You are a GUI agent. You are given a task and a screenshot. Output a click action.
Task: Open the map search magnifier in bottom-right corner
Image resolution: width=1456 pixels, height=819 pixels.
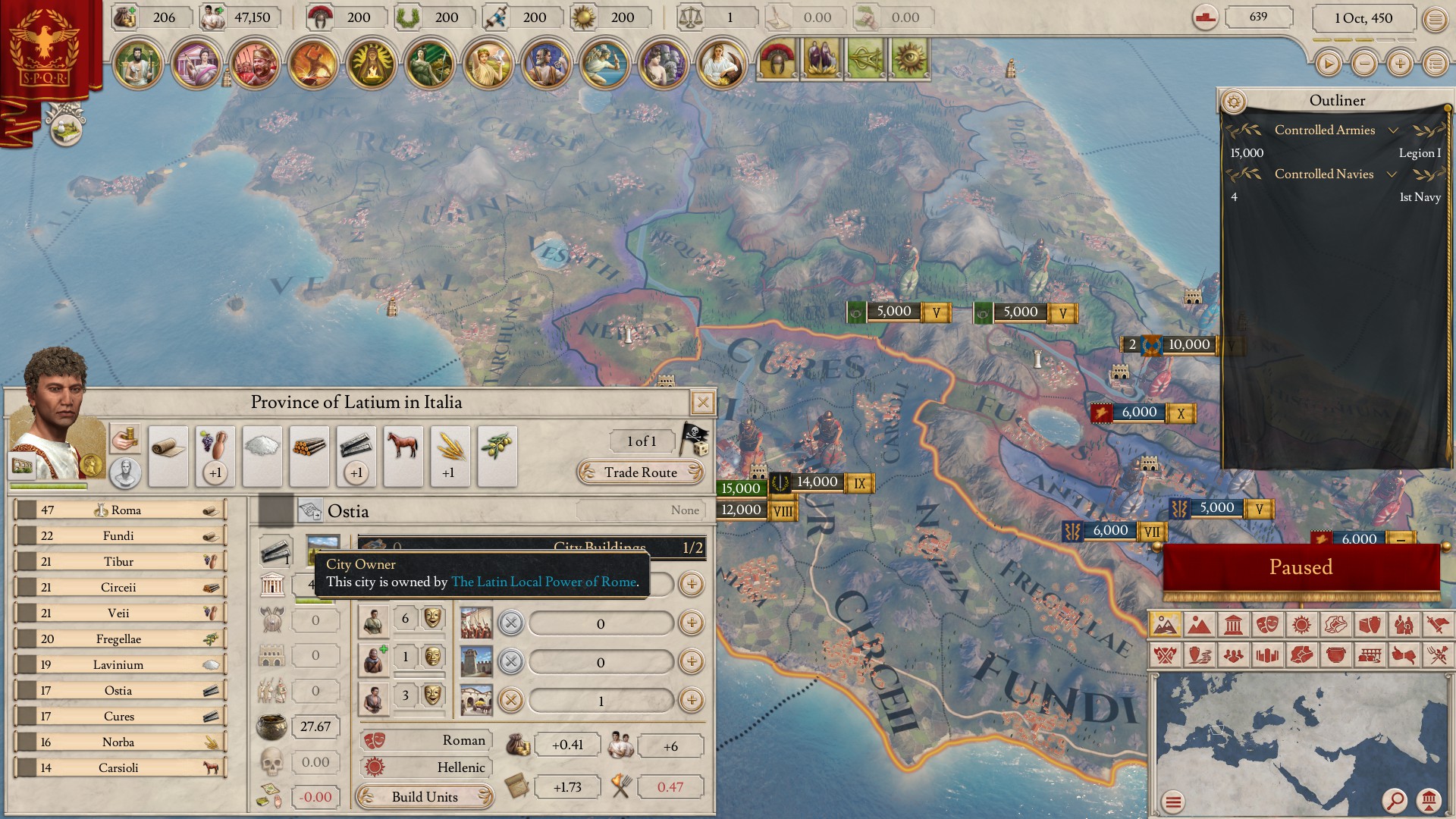[1396, 799]
